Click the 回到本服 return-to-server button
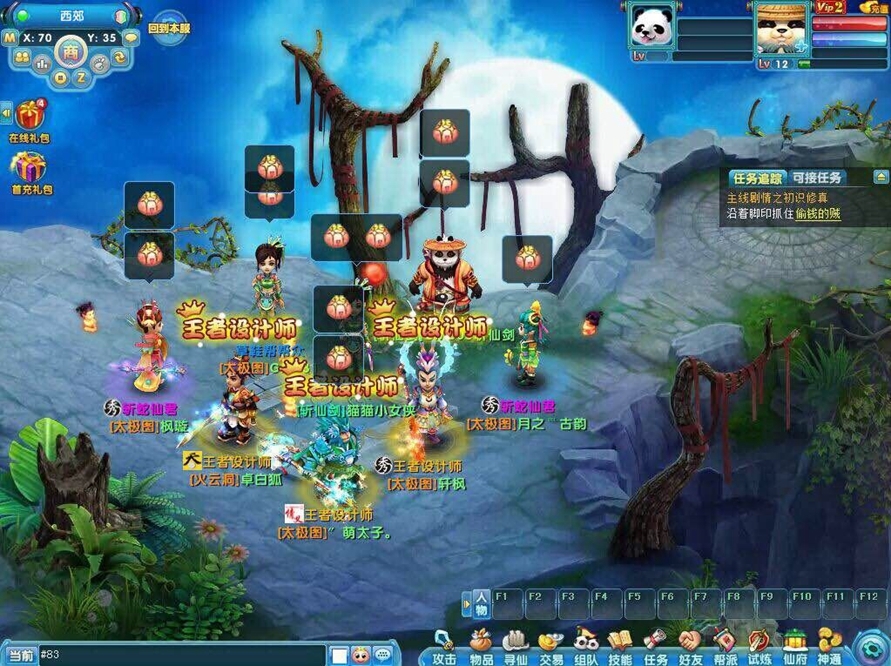 166,29
